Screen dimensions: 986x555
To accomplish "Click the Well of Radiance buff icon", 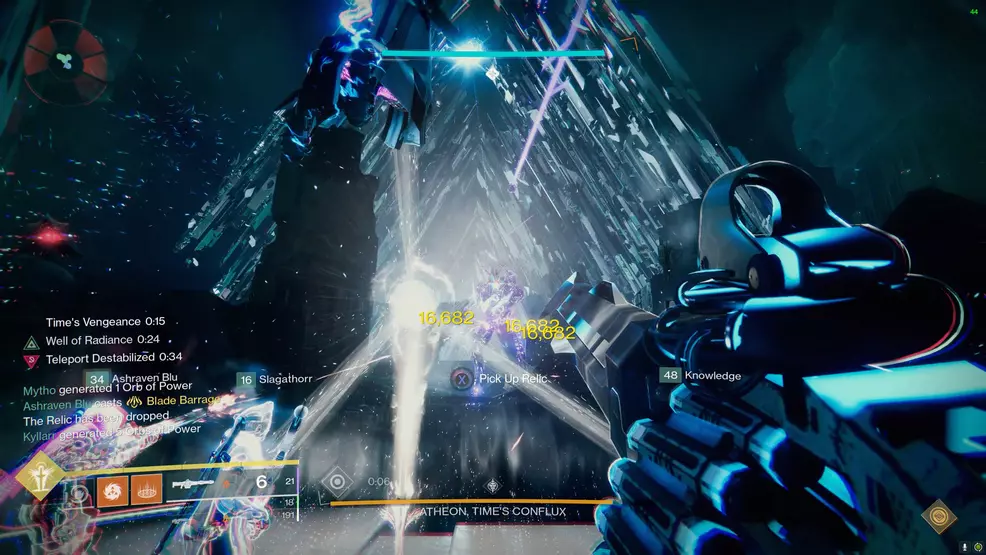I will click(31, 341).
